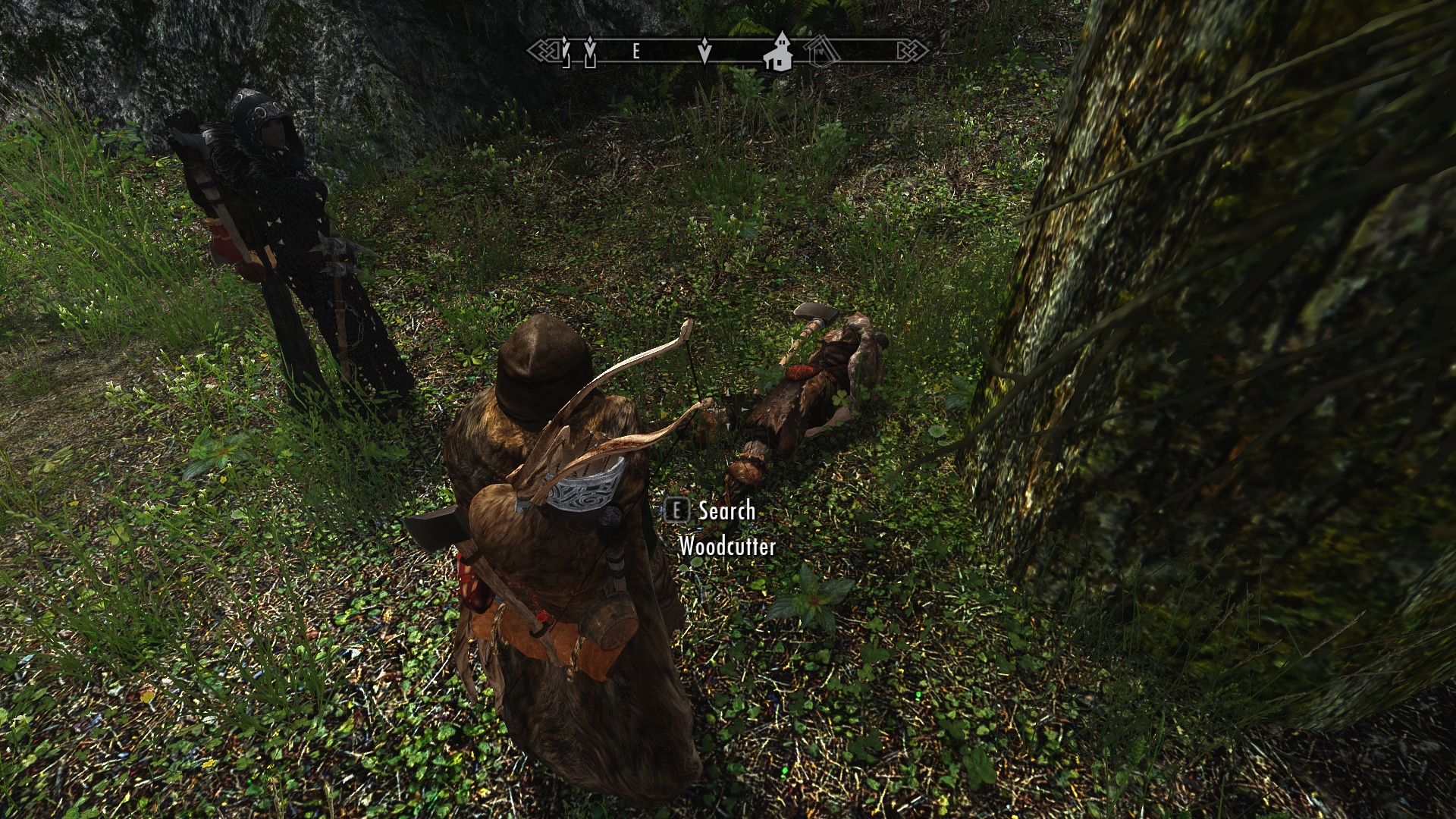Click the white house settlement marker on the compass
This screenshot has width=1456, height=819.
(x=778, y=52)
